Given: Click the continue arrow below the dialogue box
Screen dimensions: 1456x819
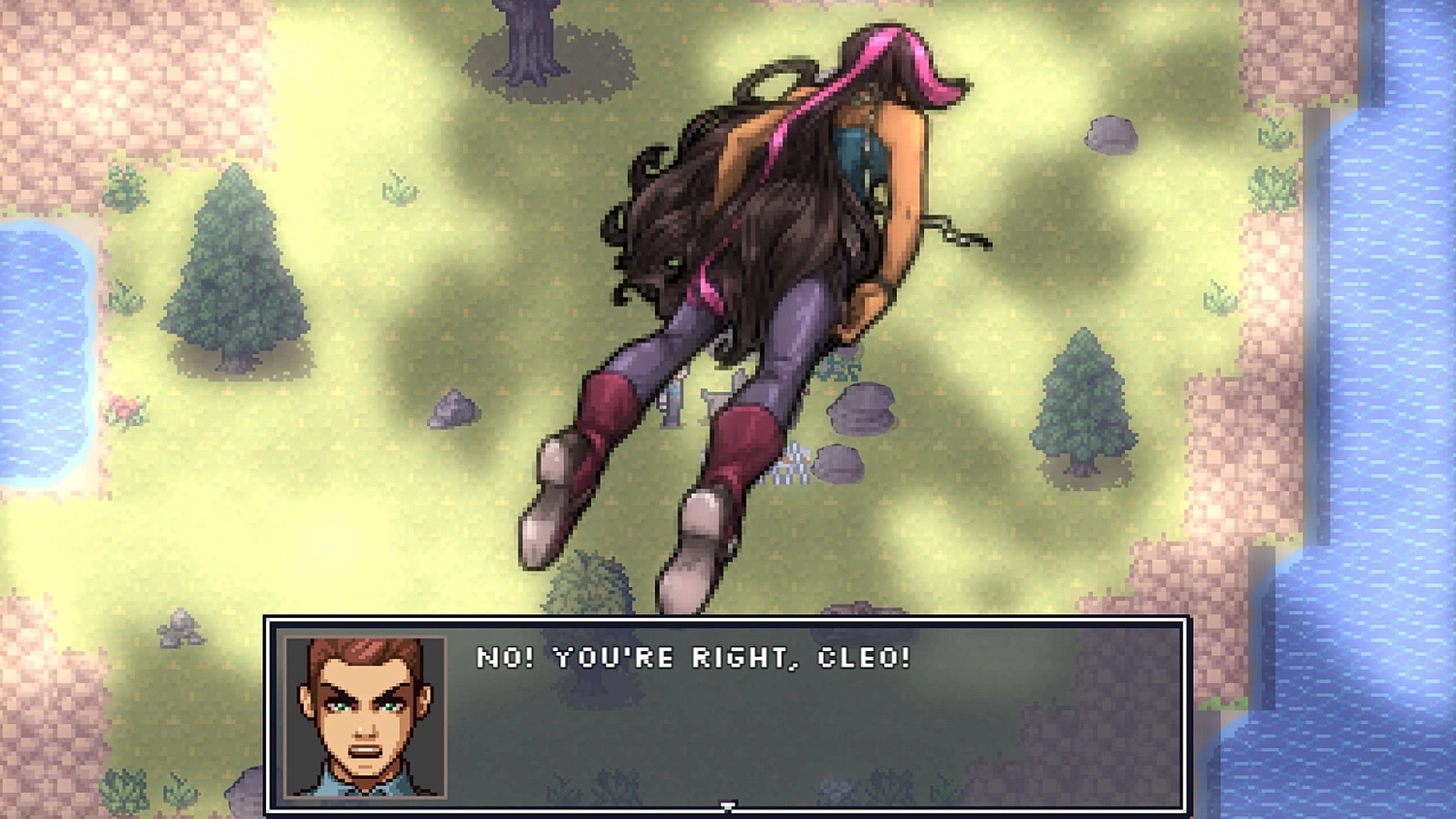Looking at the screenshot, I should point(726,806).
